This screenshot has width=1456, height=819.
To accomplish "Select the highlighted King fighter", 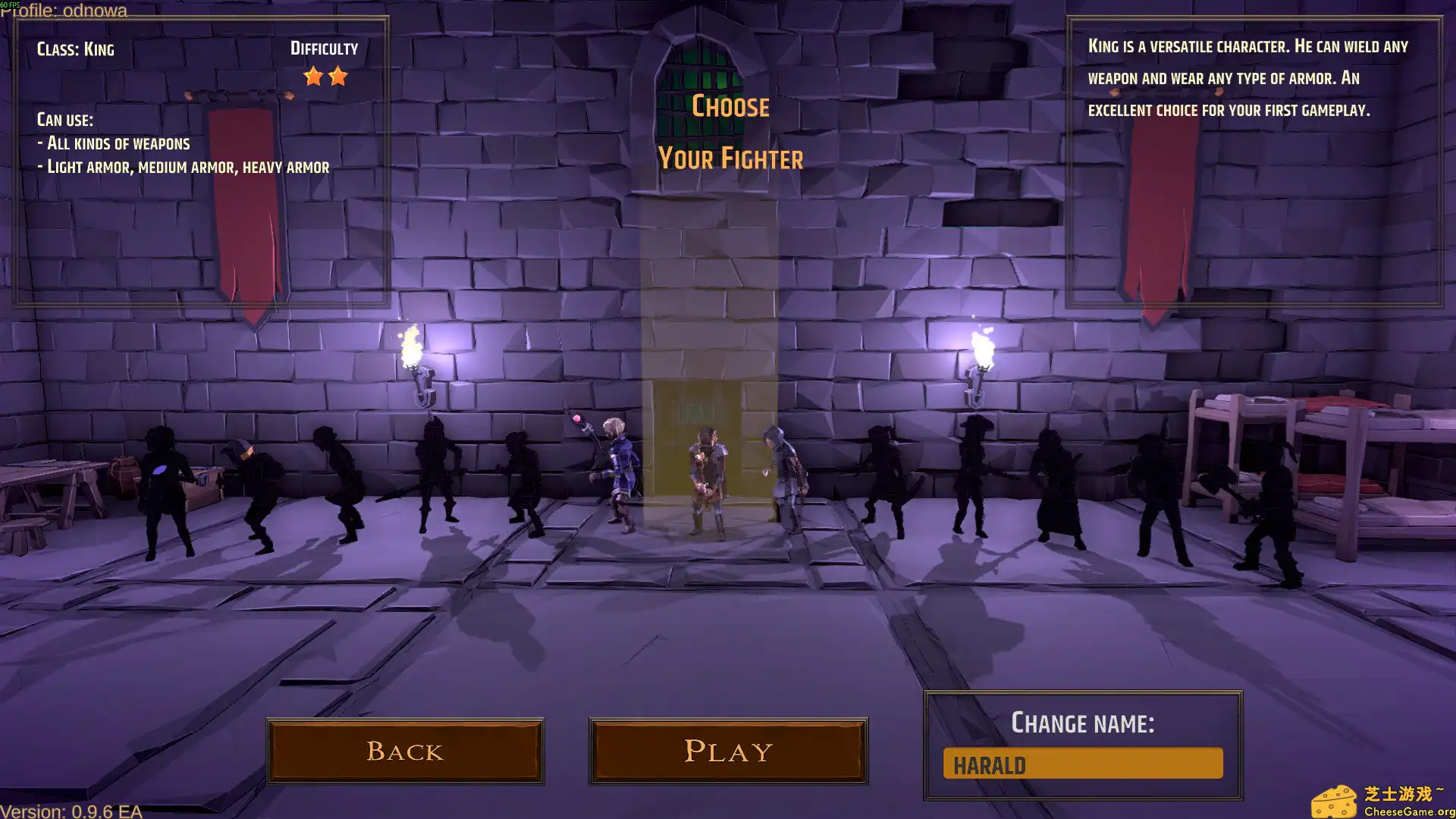I will click(x=708, y=482).
